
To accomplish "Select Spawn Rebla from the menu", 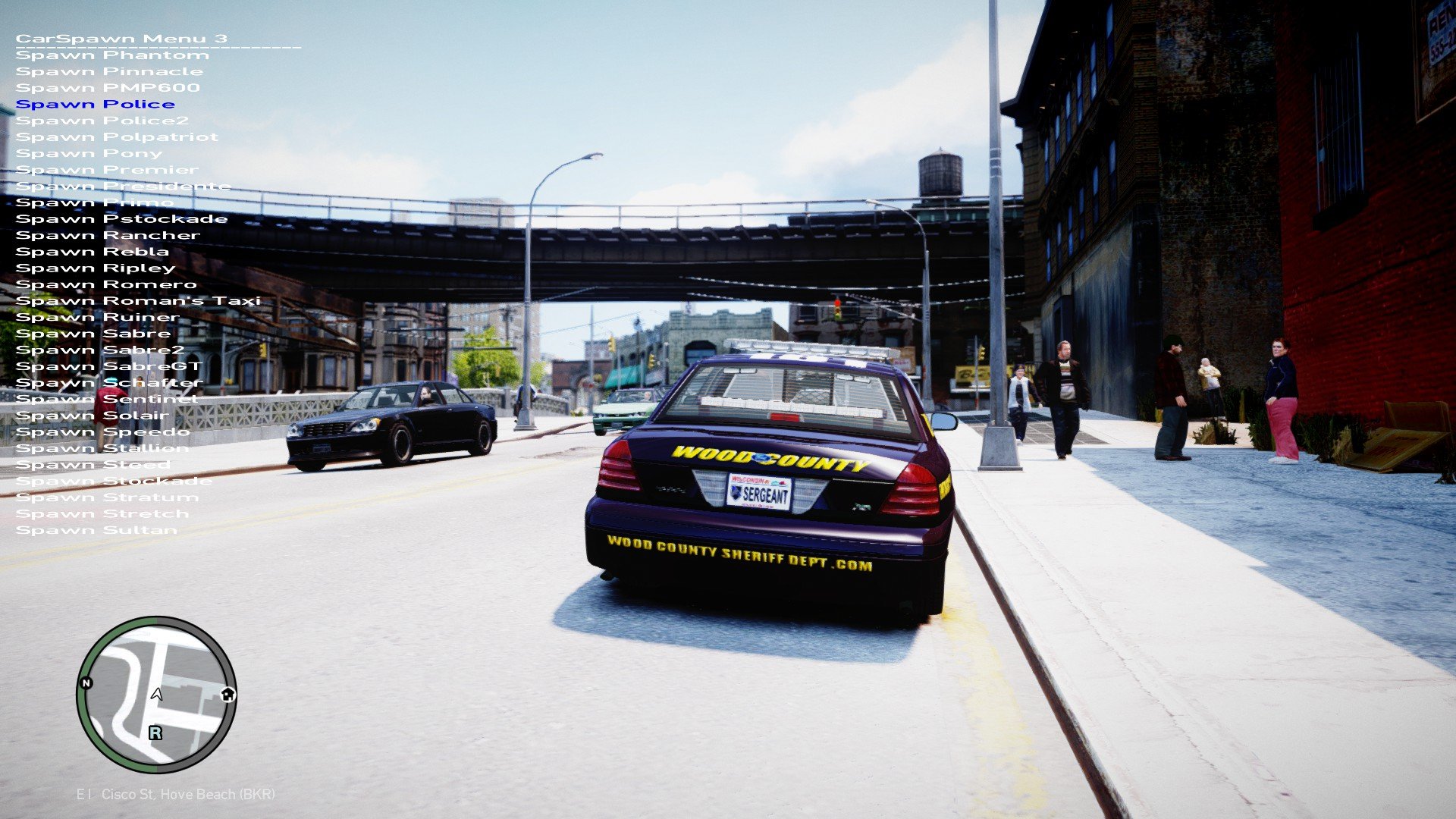I will click(93, 252).
